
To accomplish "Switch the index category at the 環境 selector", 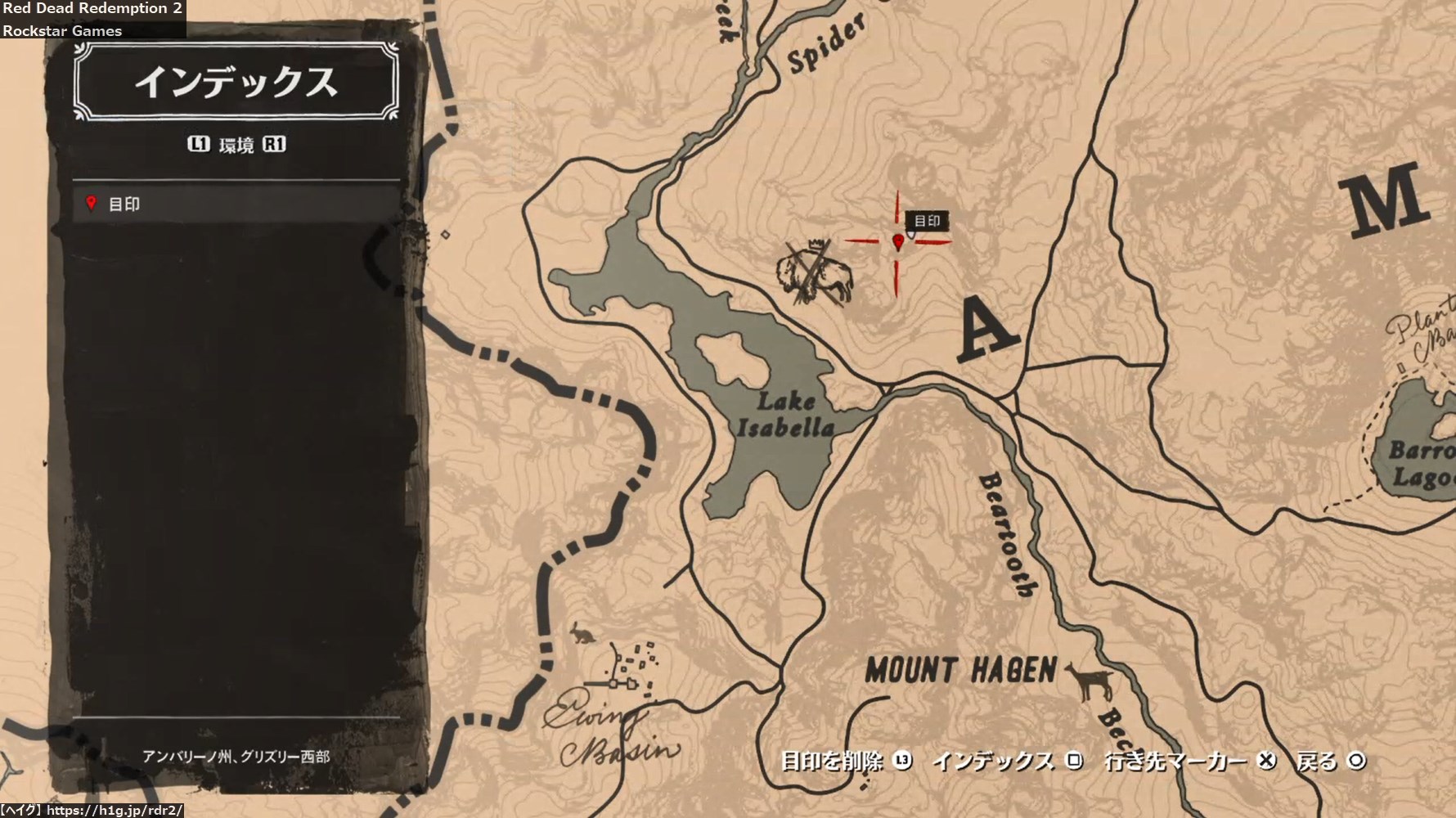I will click(236, 145).
